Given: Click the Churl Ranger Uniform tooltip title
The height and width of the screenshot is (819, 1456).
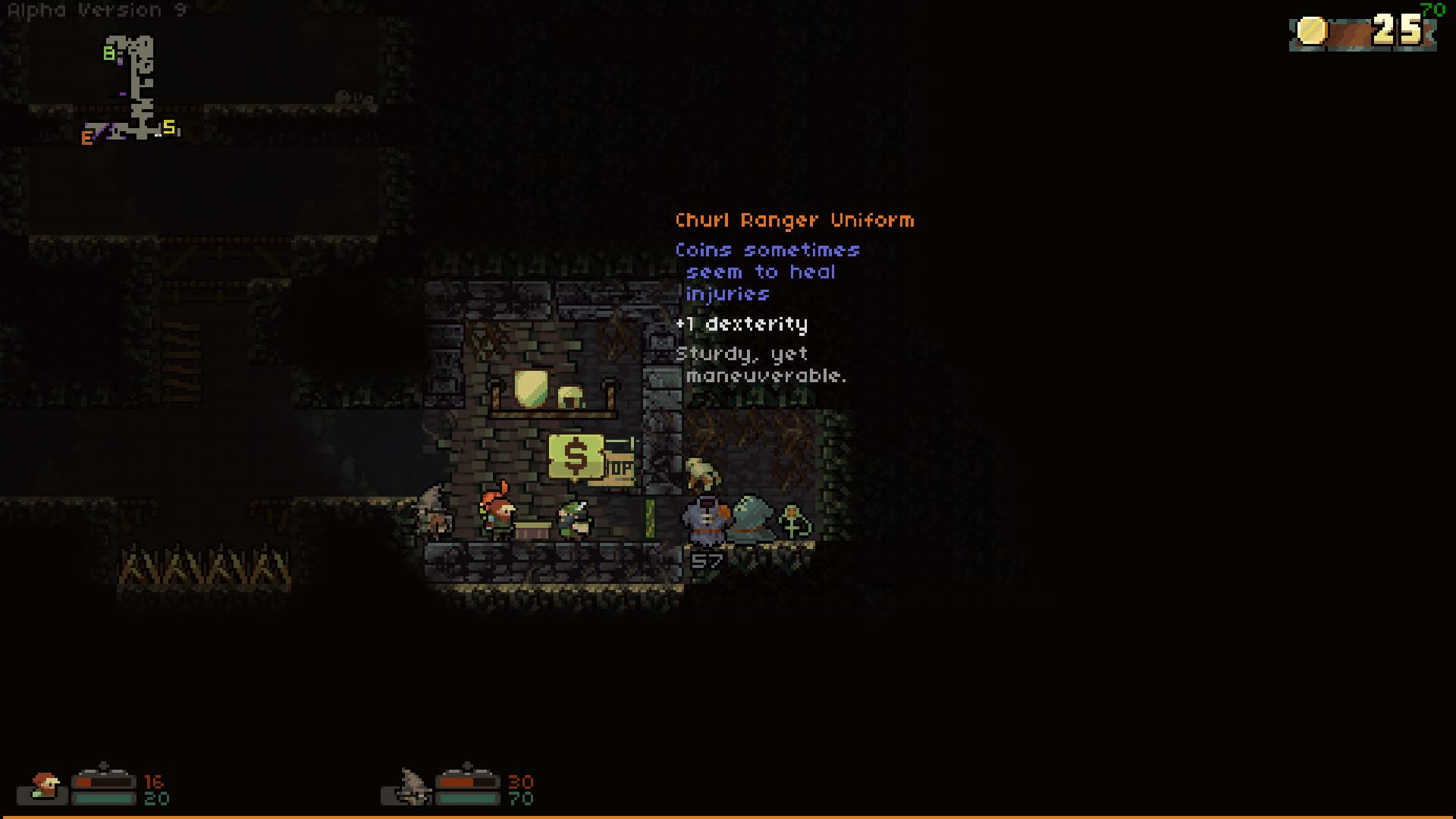Looking at the screenshot, I should (x=794, y=220).
